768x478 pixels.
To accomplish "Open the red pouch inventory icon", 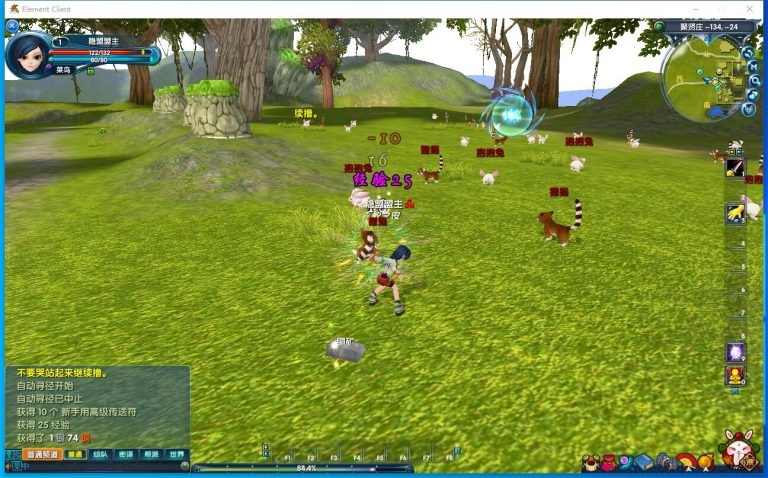I will pyautogui.click(x=608, y=463).
